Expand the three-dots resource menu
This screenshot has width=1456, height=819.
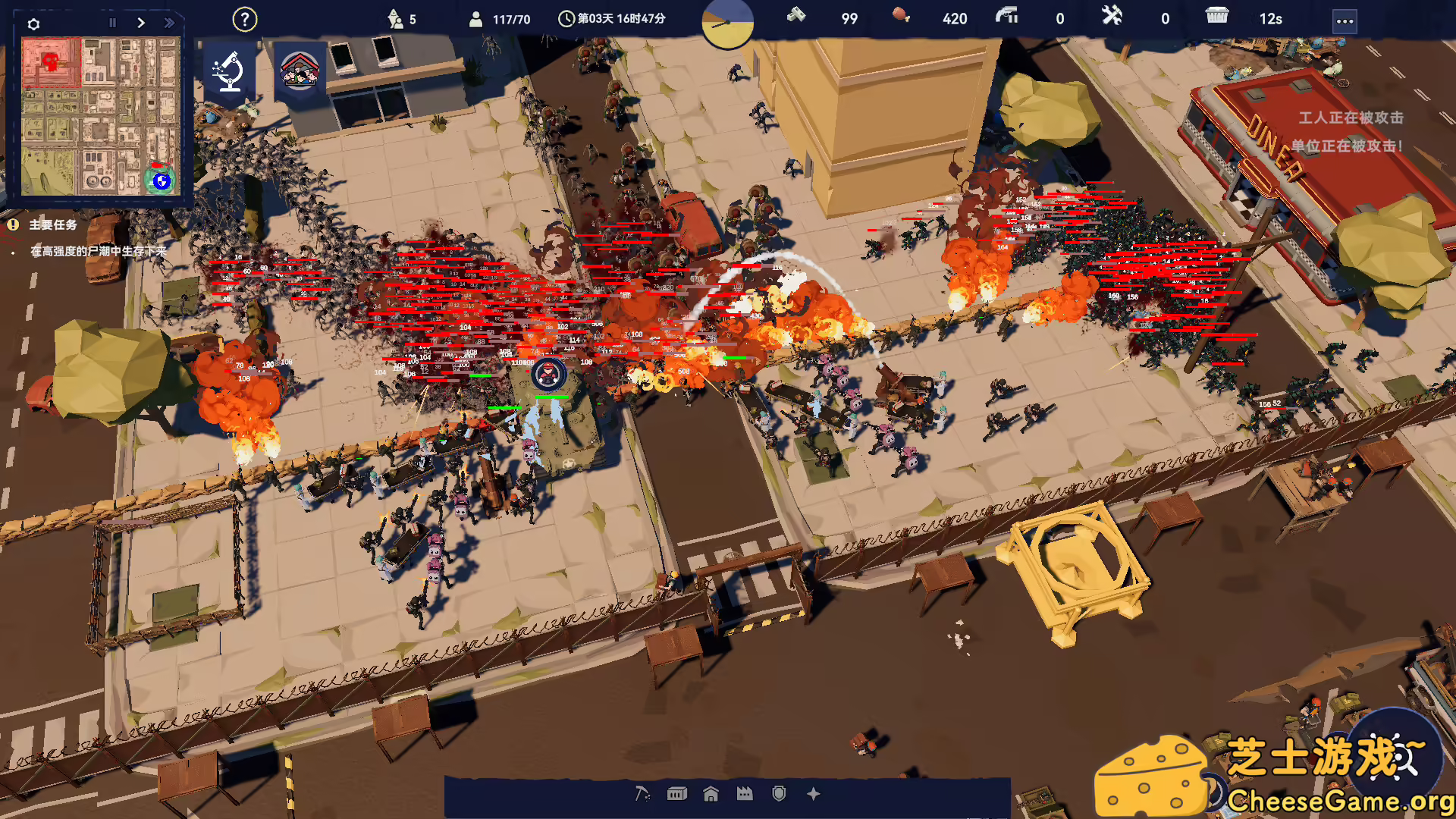coord(1345,21)
